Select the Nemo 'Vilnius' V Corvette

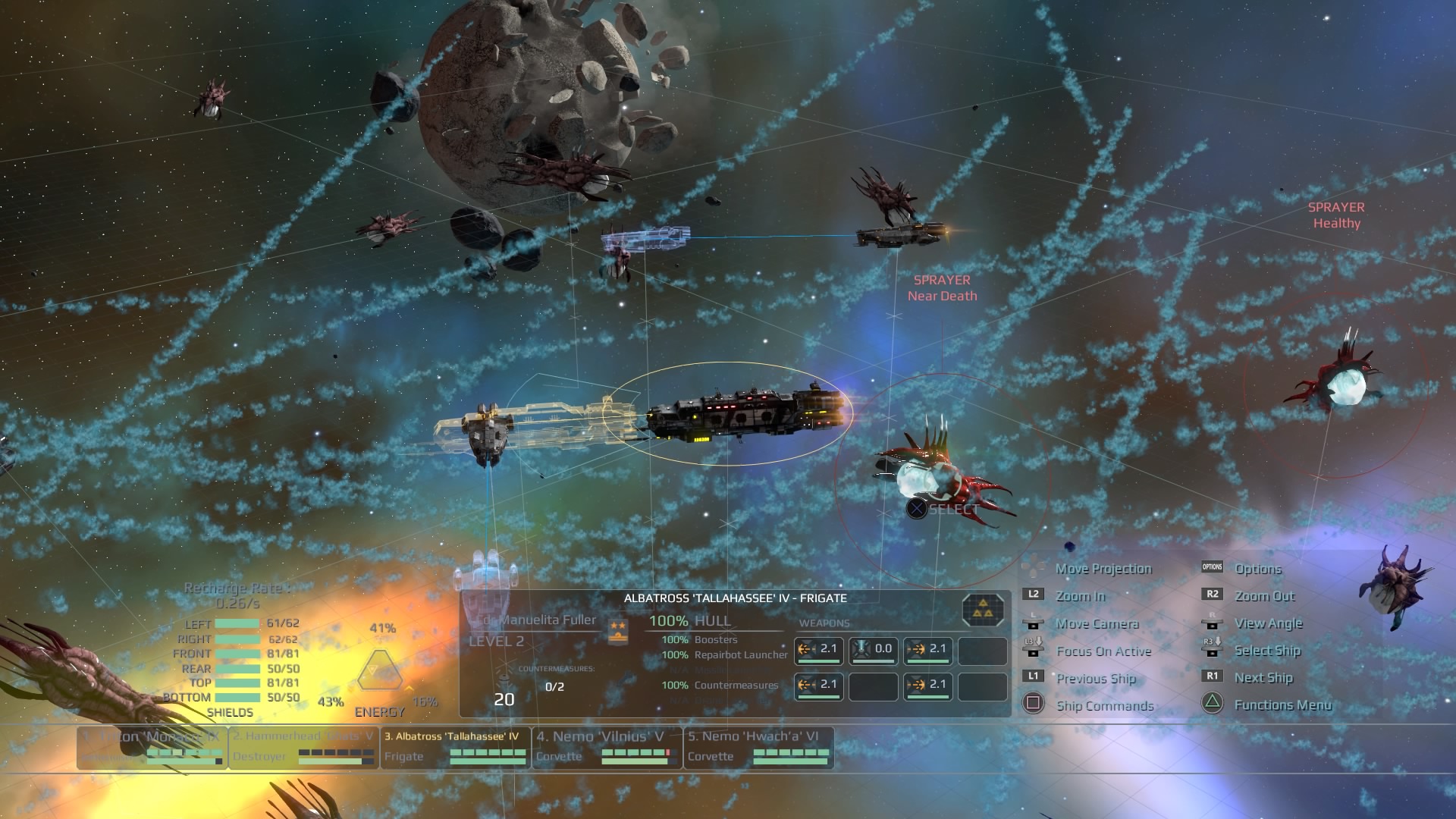[607, 747]
